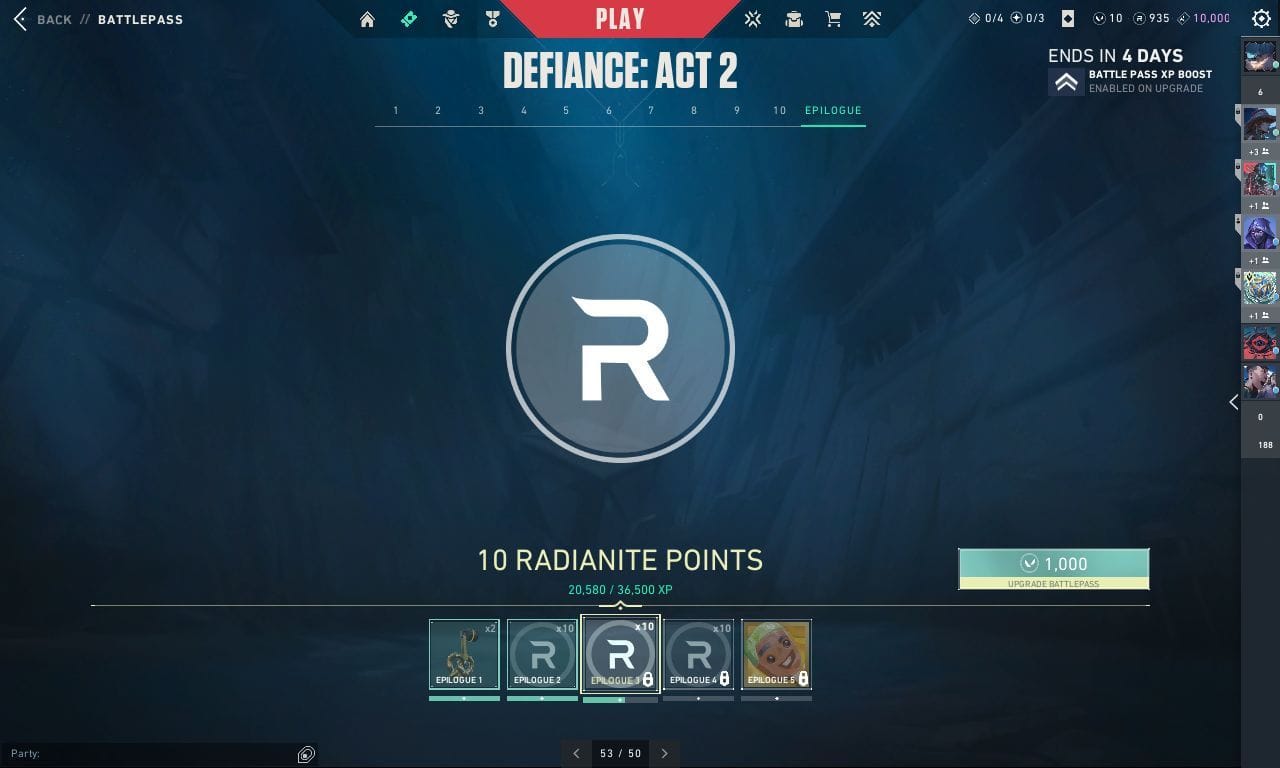Open the Premier icon in the navbar
Viewport: 1280px width, 768px height.
(x=871, y=18)
